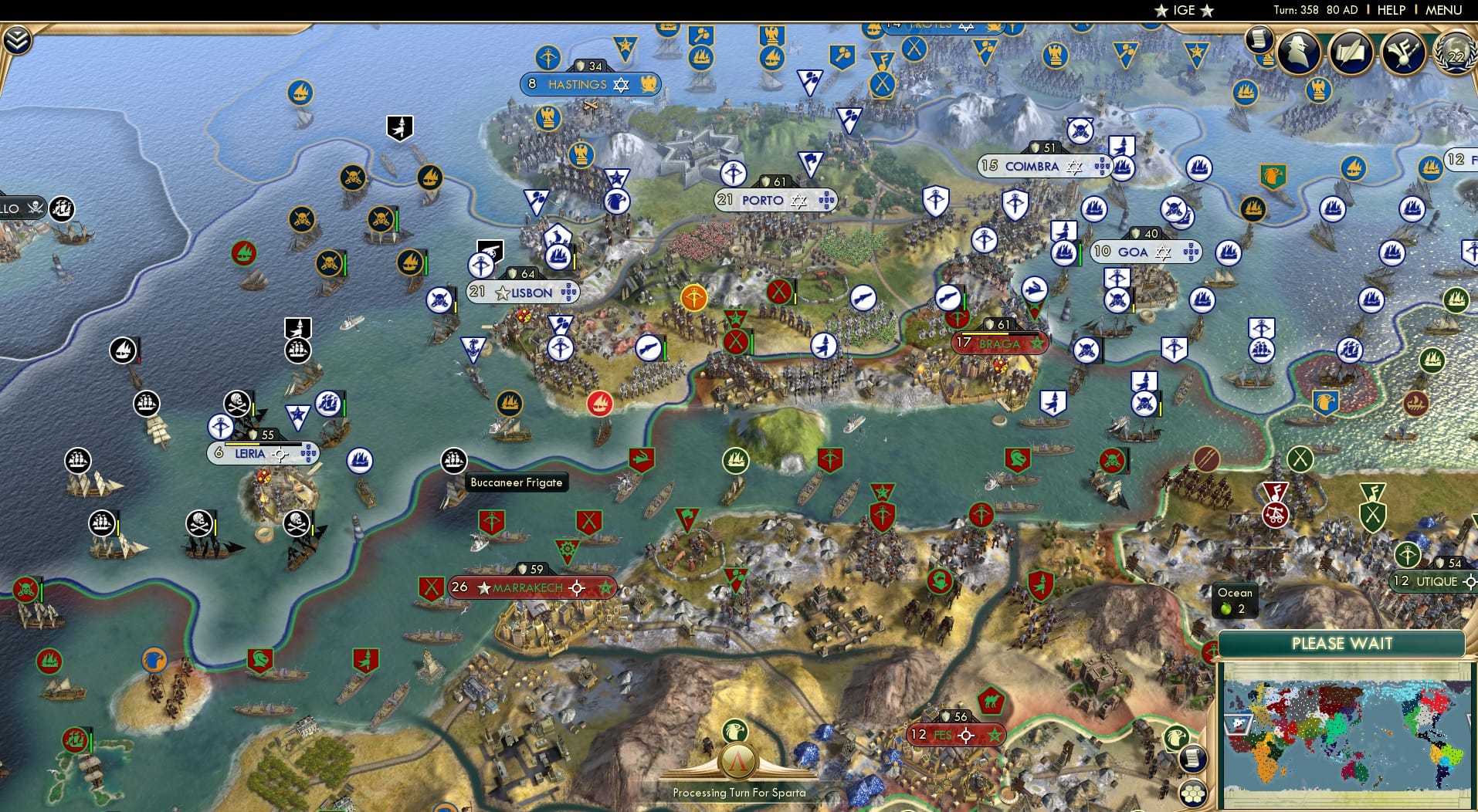Image resolution: width=1478 pixels, height=812 pixels.
Task: Open HELP from the top bar
Action: [x=1390, y=10]
